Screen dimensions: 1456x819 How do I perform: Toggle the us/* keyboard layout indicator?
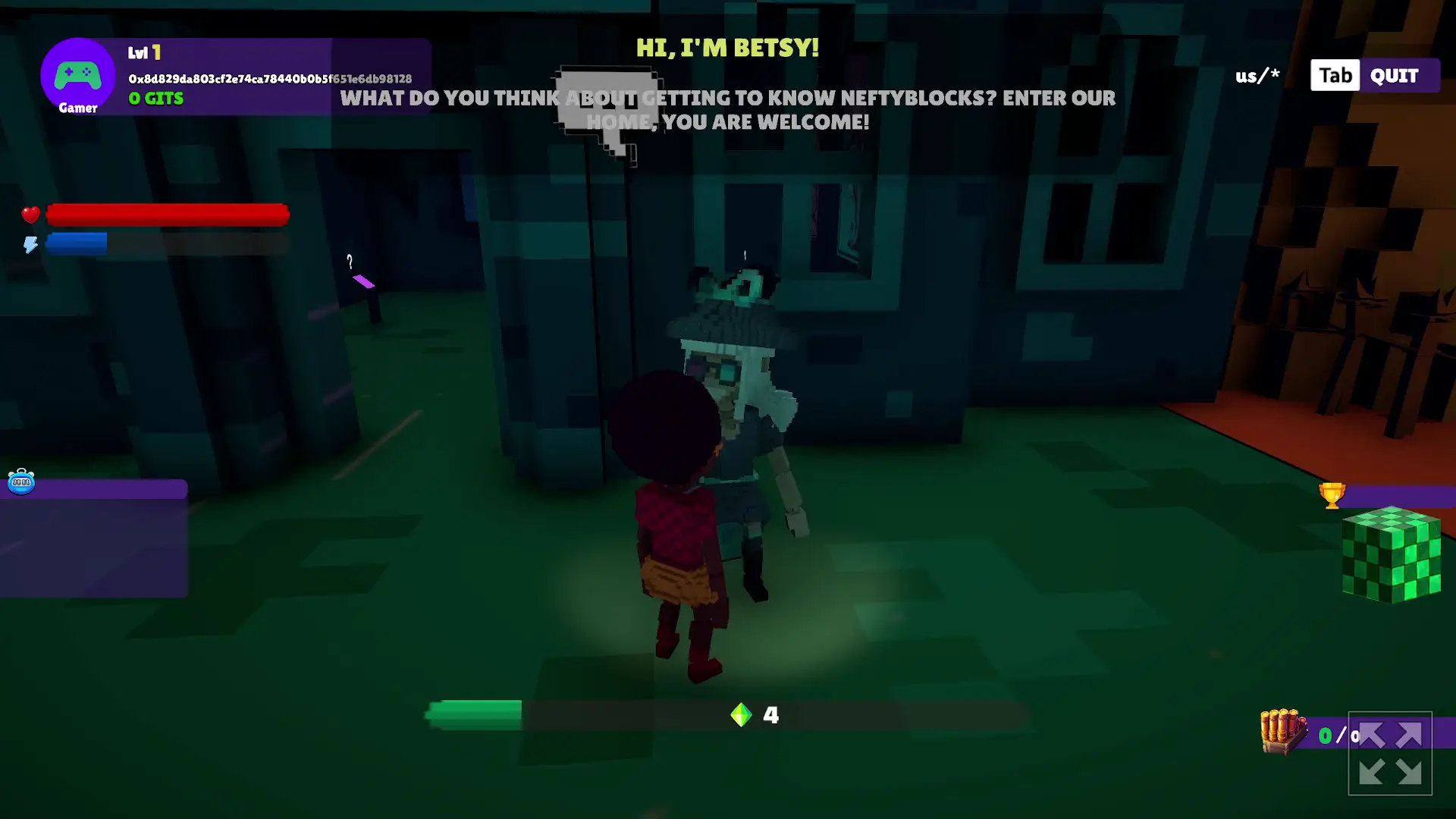coord(1257,75)
